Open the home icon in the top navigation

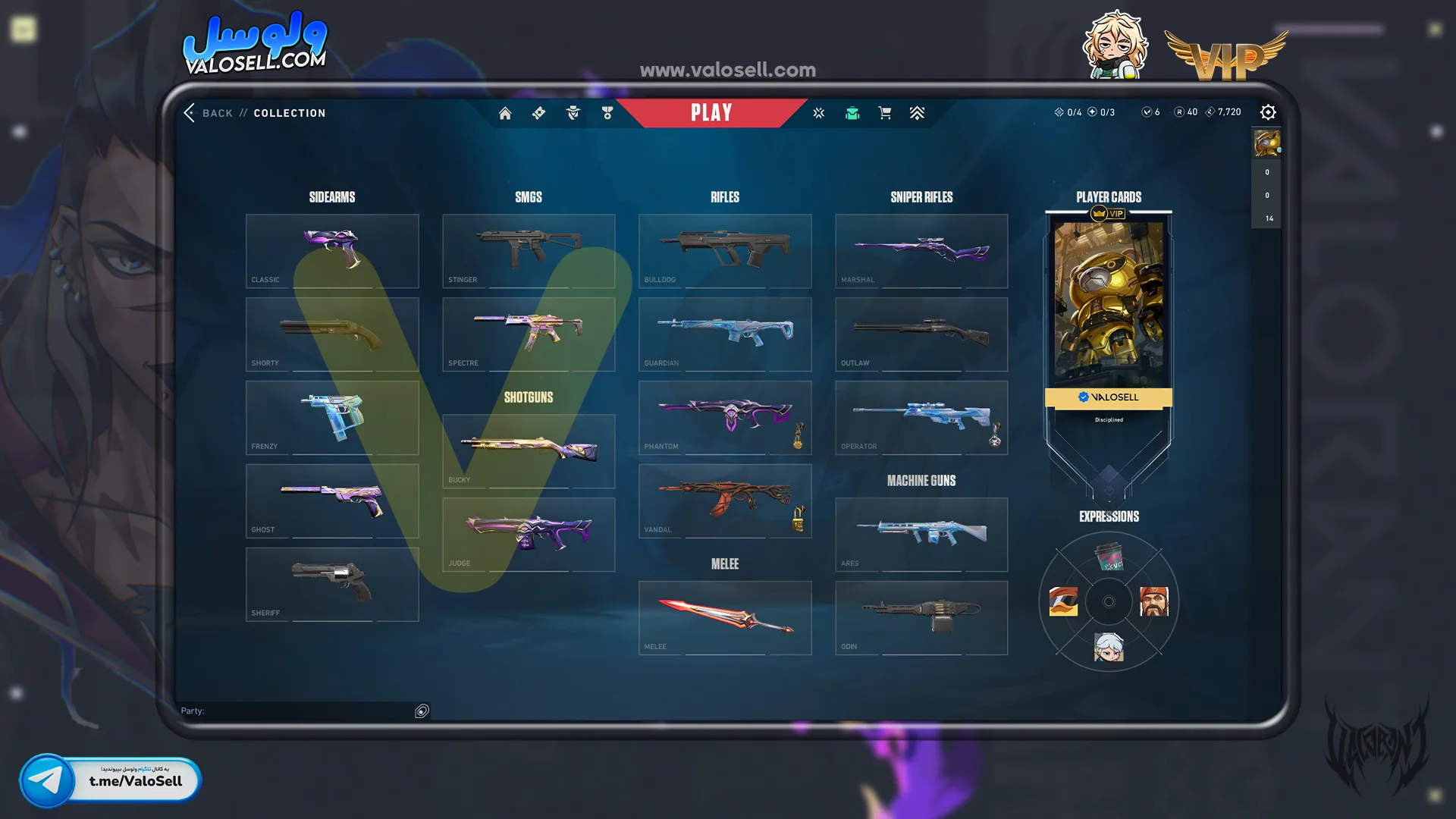(505, 113)
